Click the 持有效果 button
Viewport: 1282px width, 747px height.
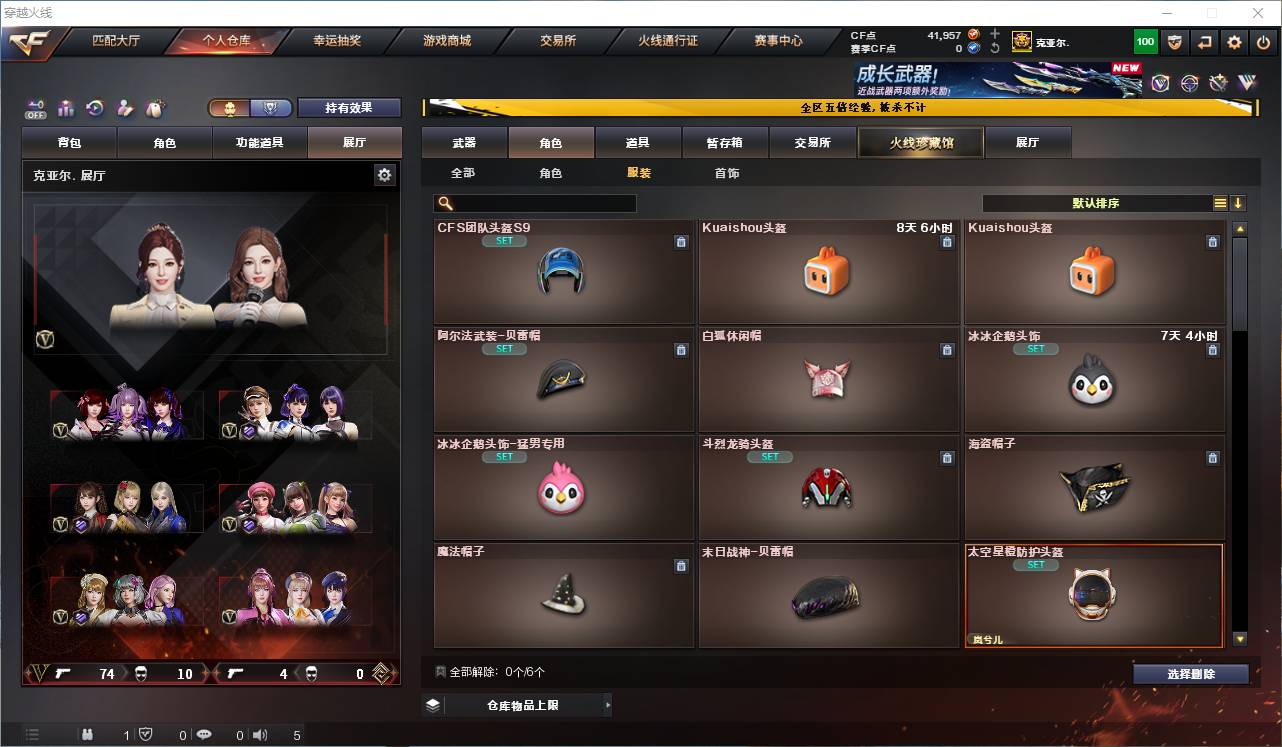pos(348,107)
